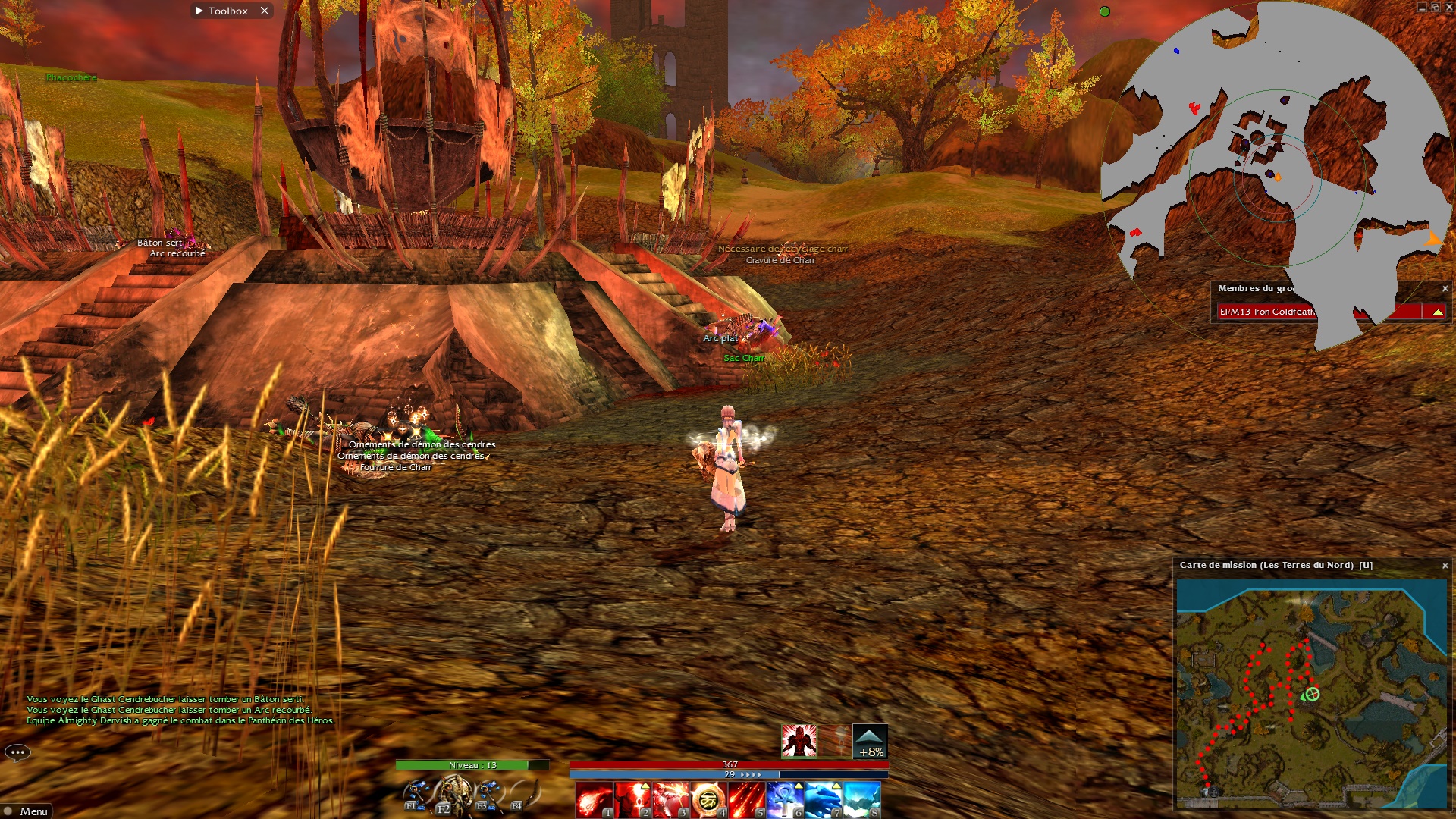Activate skill 7 blue hands
Image resolution: width=1456 pixels, height=819 pixels.
823,800
